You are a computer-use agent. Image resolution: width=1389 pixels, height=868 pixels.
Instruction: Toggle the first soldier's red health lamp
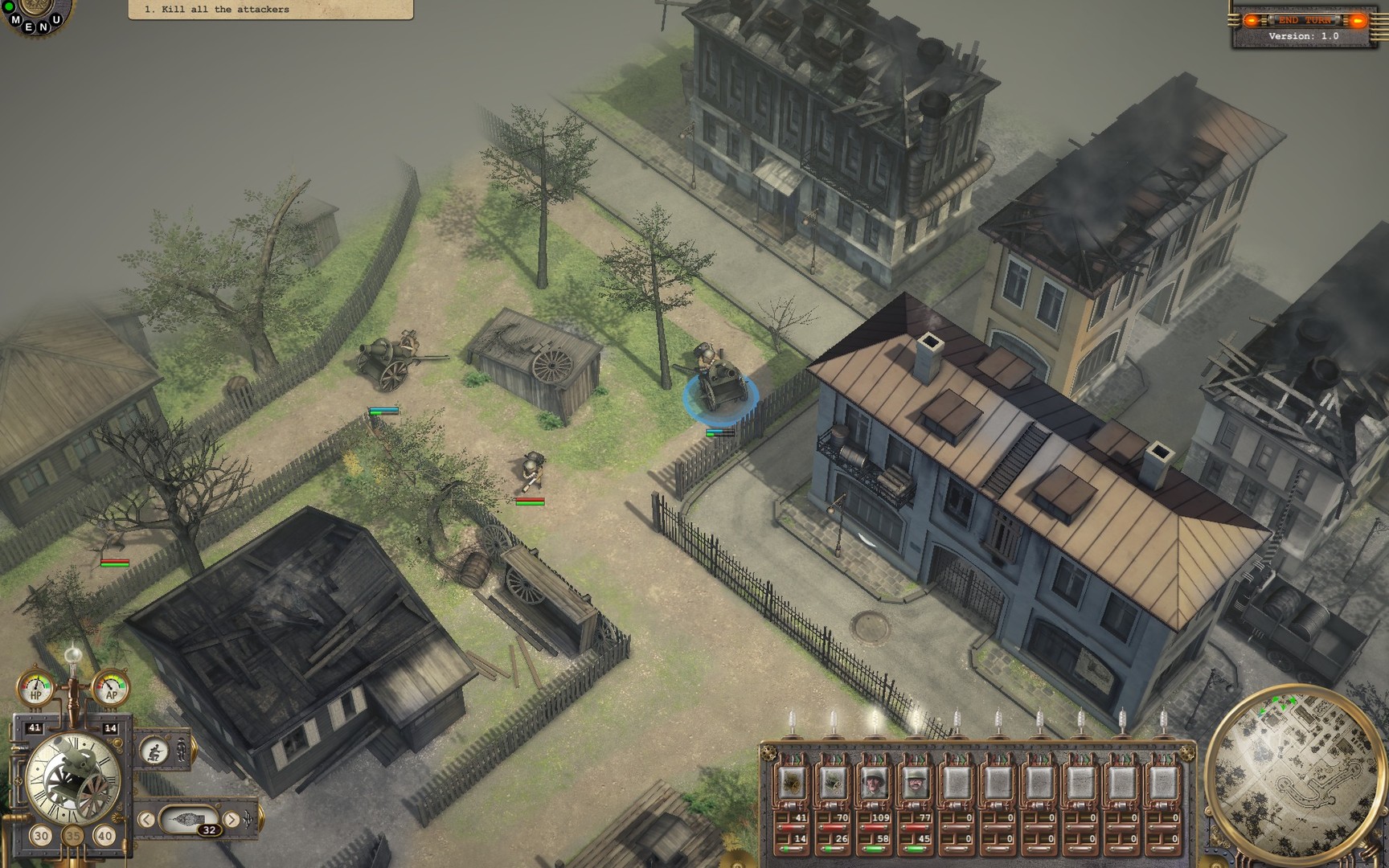pos(791,826)
